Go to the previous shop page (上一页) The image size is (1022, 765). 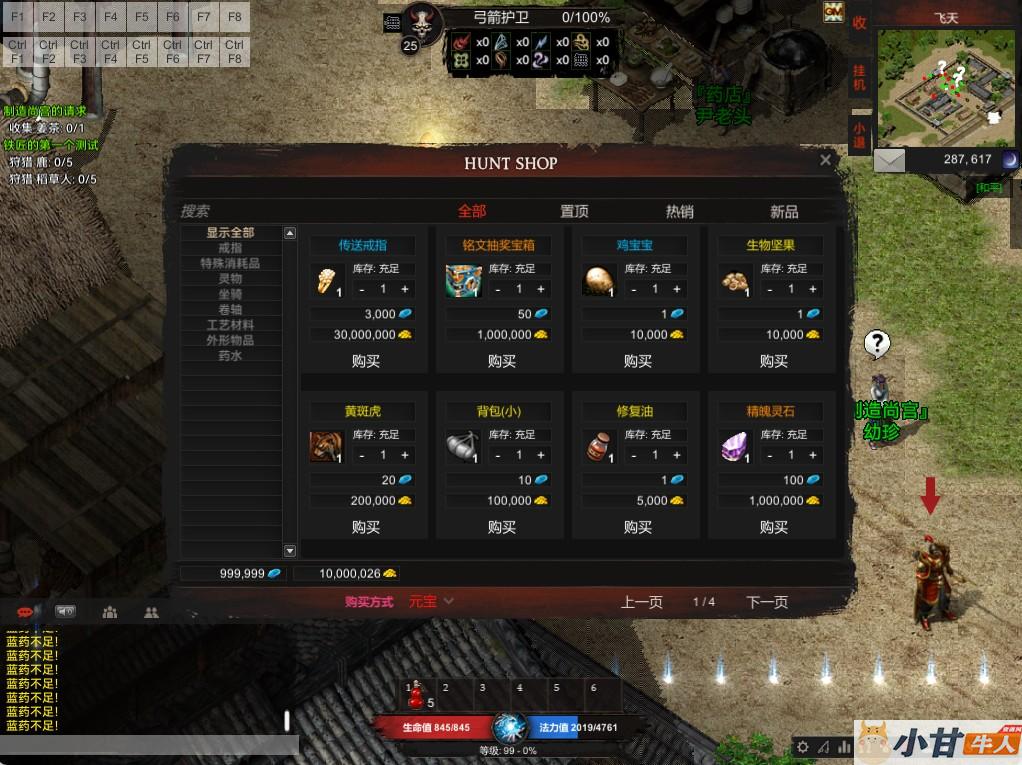point(641,602)
